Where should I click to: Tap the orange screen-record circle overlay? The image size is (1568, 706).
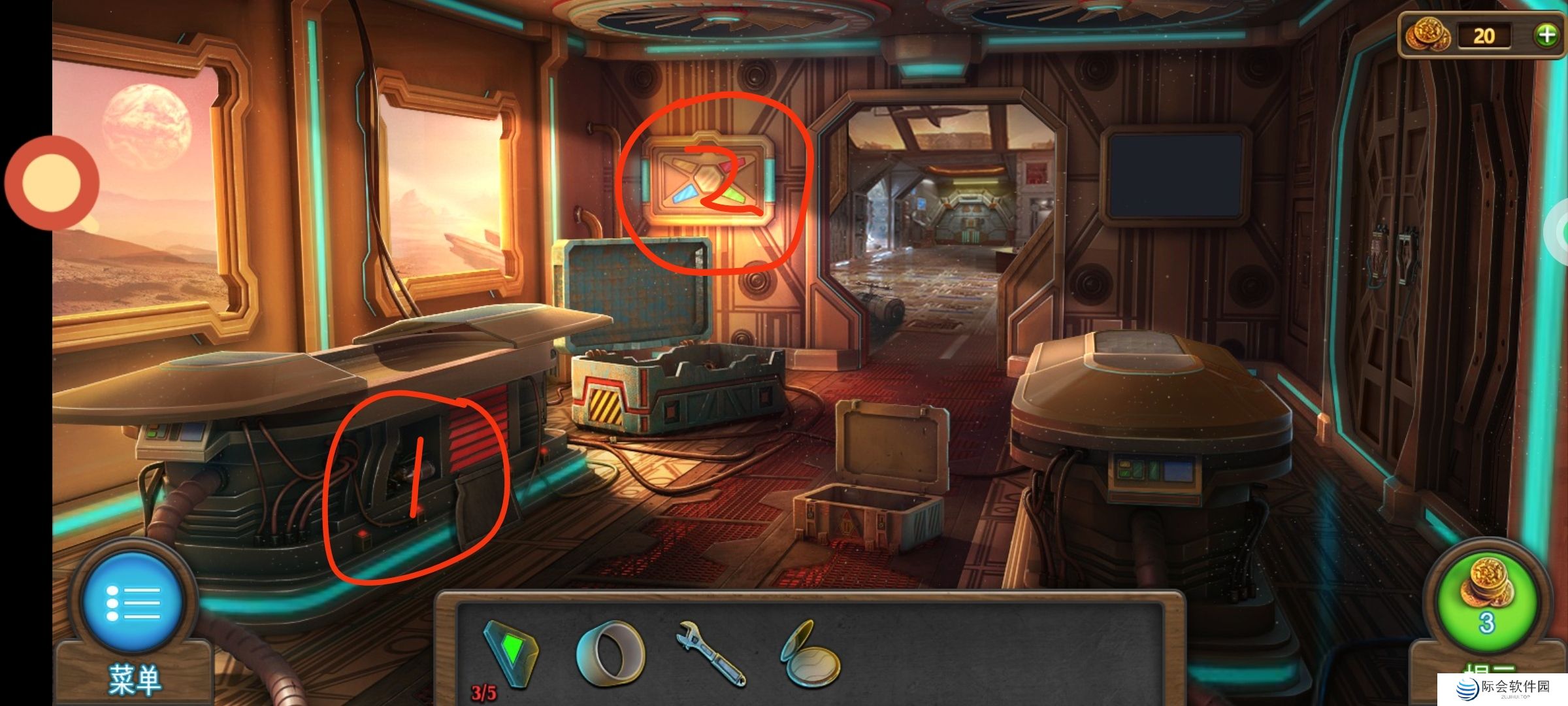[52, 182]
